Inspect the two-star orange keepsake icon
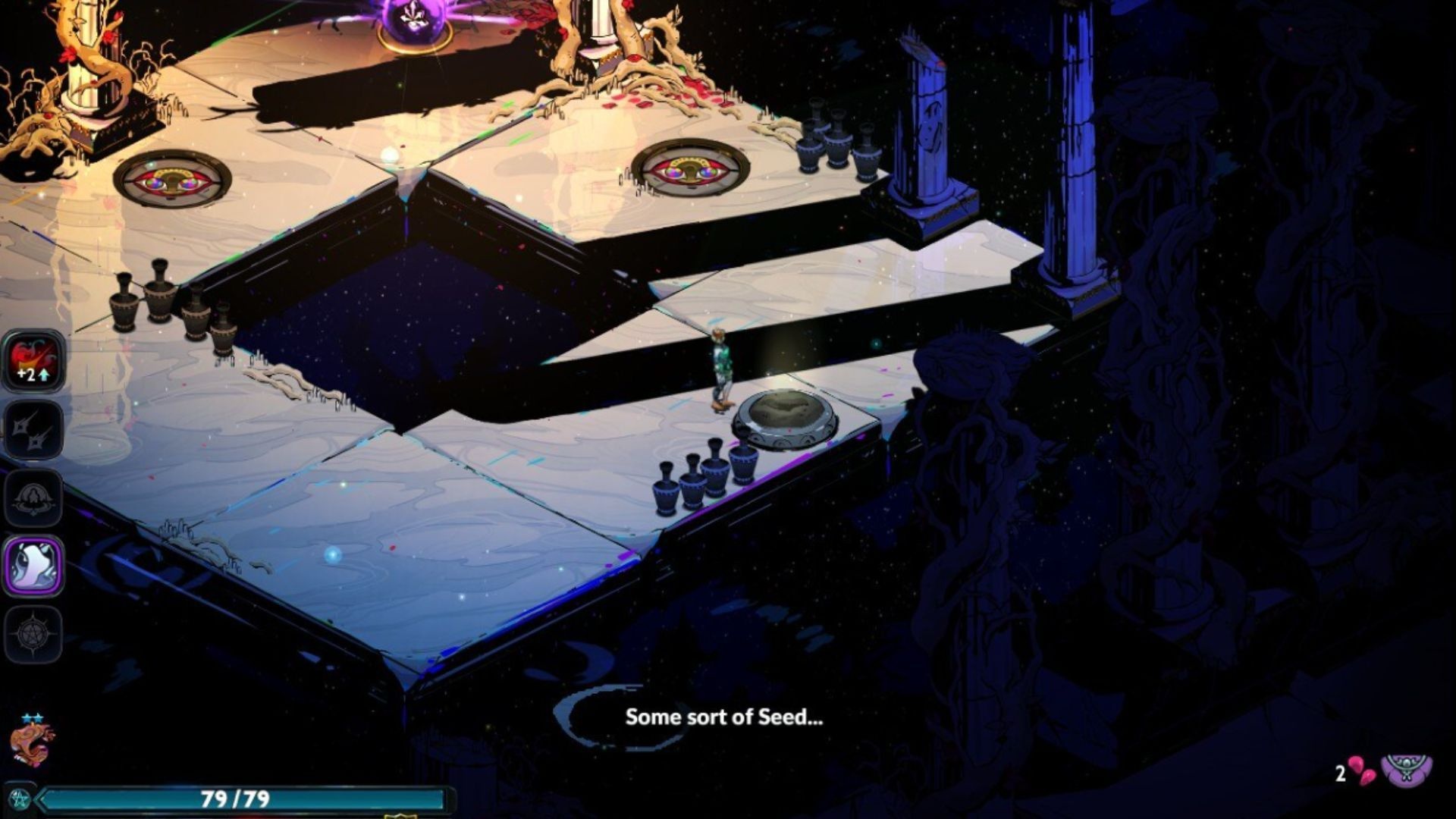1456x819 pixels. 32,743
